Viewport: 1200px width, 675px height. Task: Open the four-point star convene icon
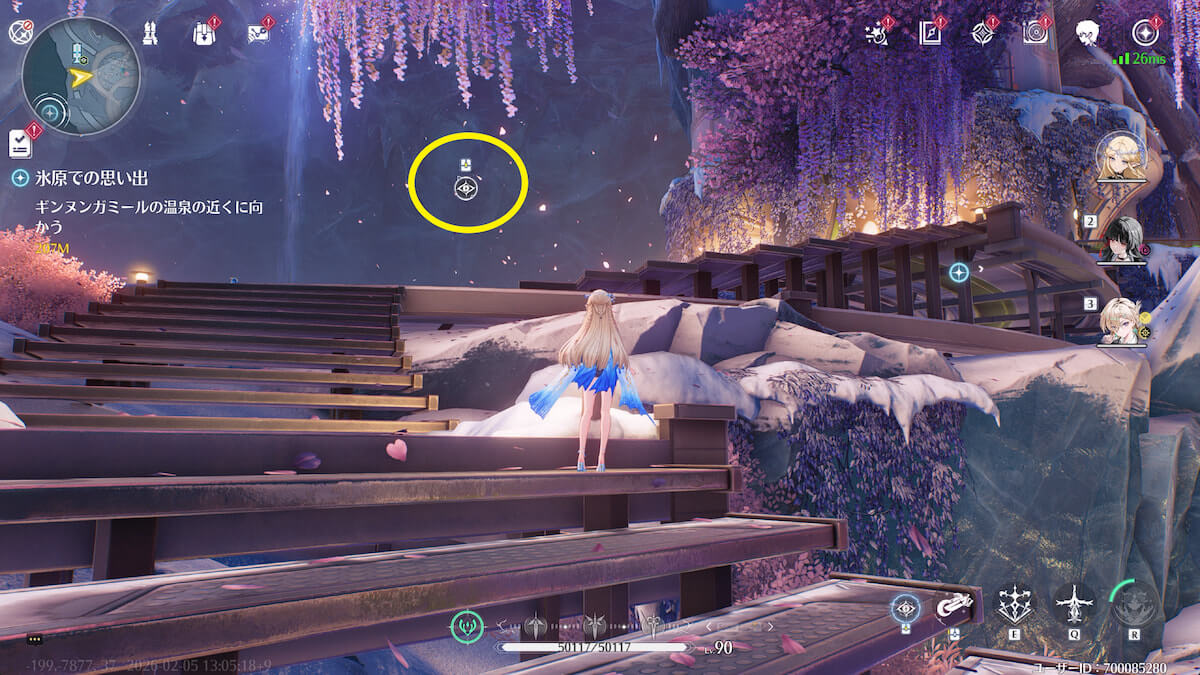coord(982,33)
